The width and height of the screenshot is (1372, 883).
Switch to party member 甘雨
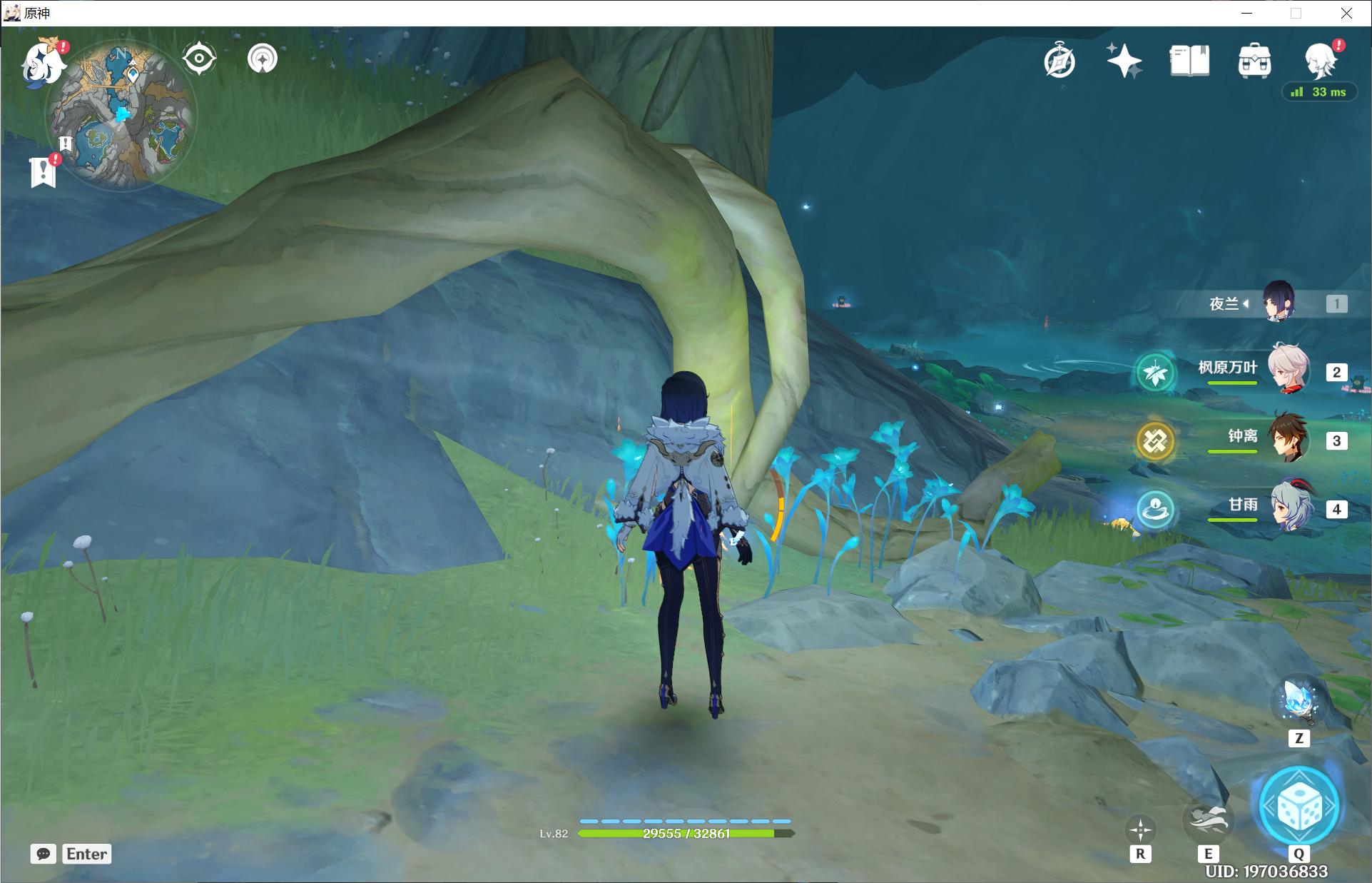(x=1288, y=506)
